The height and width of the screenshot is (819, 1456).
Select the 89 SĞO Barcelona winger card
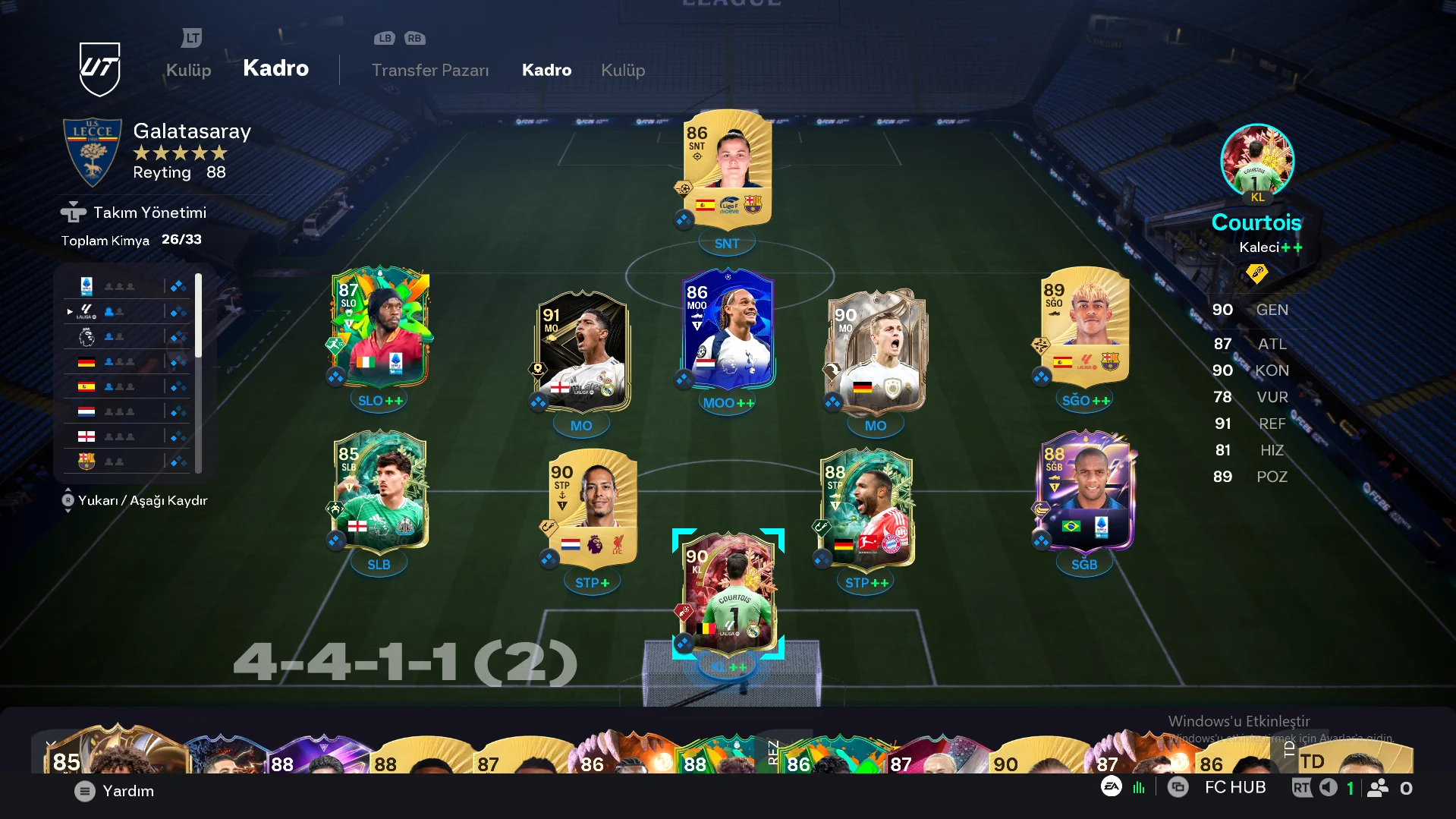[1085, 326]
